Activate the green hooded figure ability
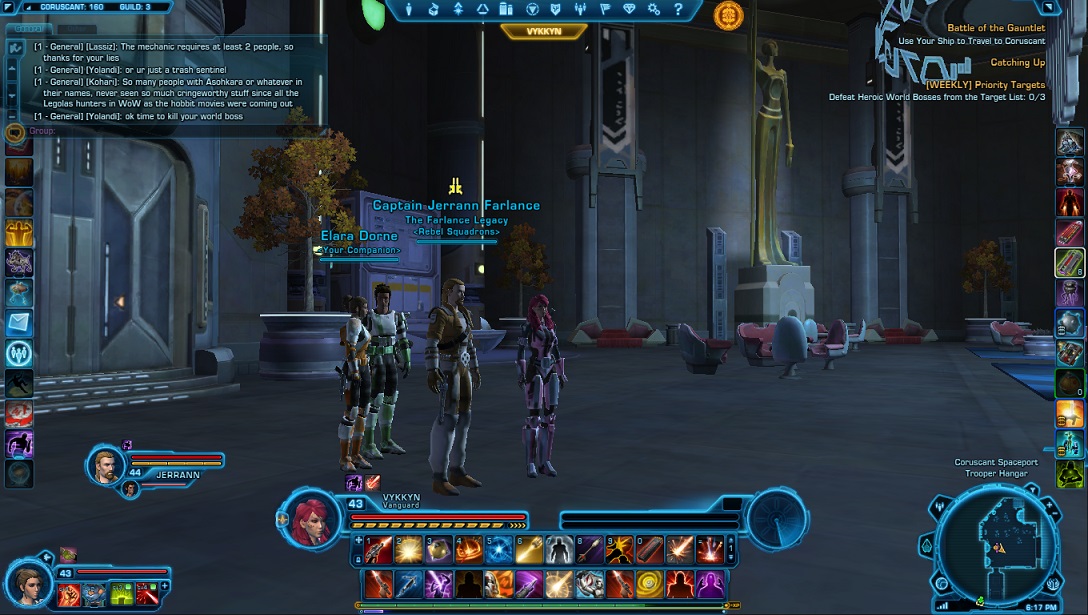 pyautogui.click(x=1069, y=474)
